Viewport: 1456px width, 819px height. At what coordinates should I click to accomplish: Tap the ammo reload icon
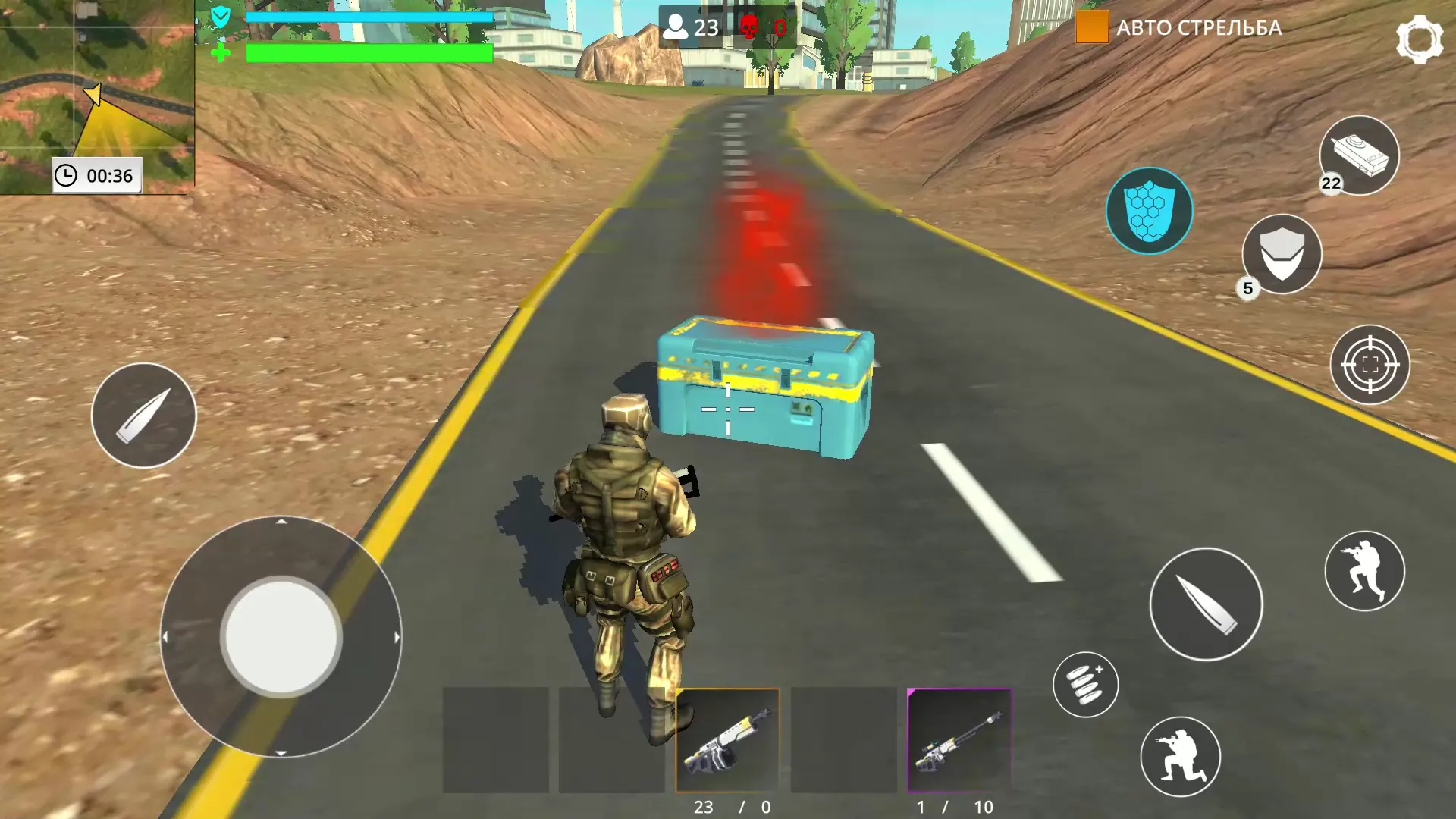1087,685
